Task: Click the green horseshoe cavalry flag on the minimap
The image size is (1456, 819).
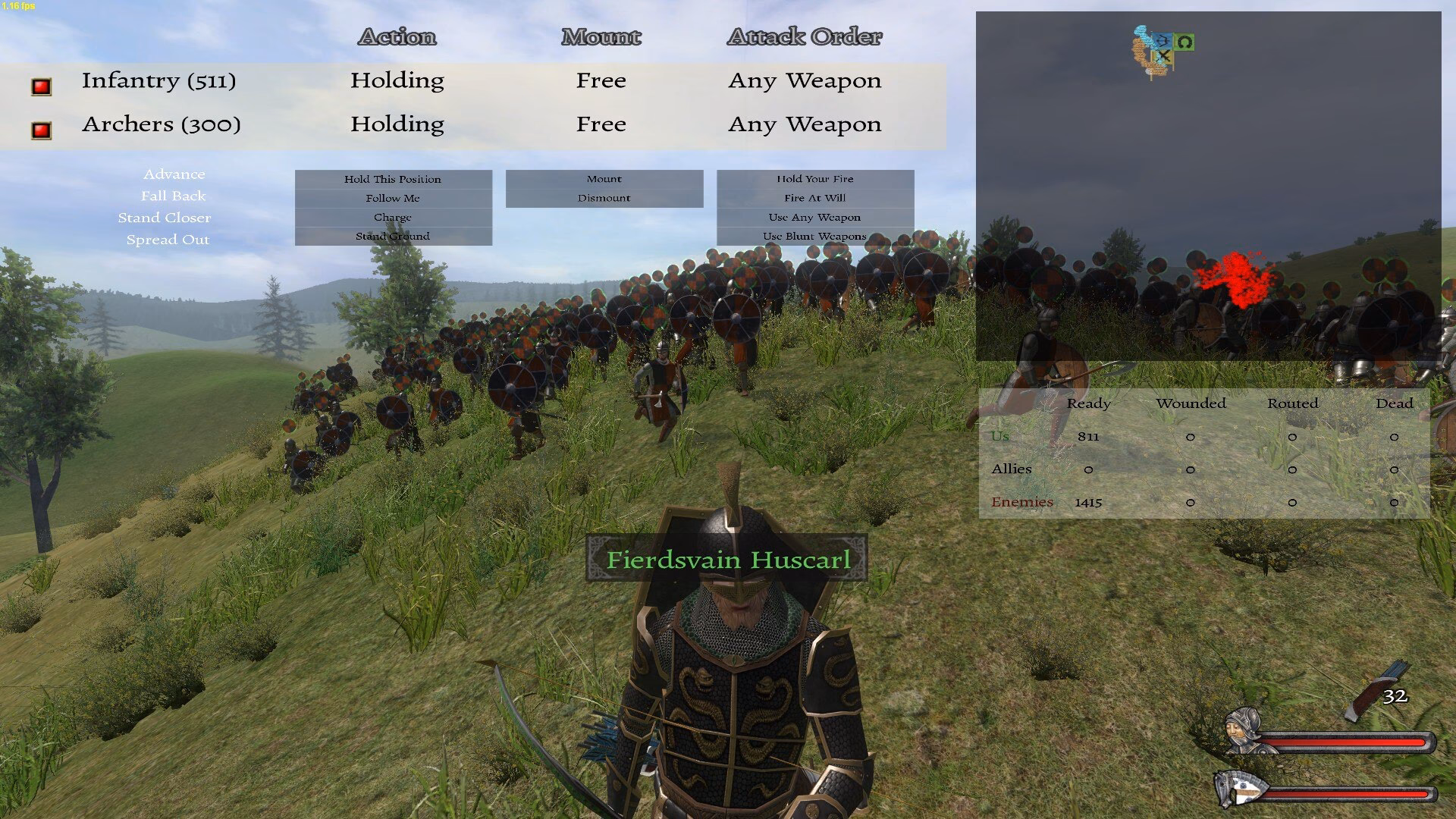Action: 1185,42
